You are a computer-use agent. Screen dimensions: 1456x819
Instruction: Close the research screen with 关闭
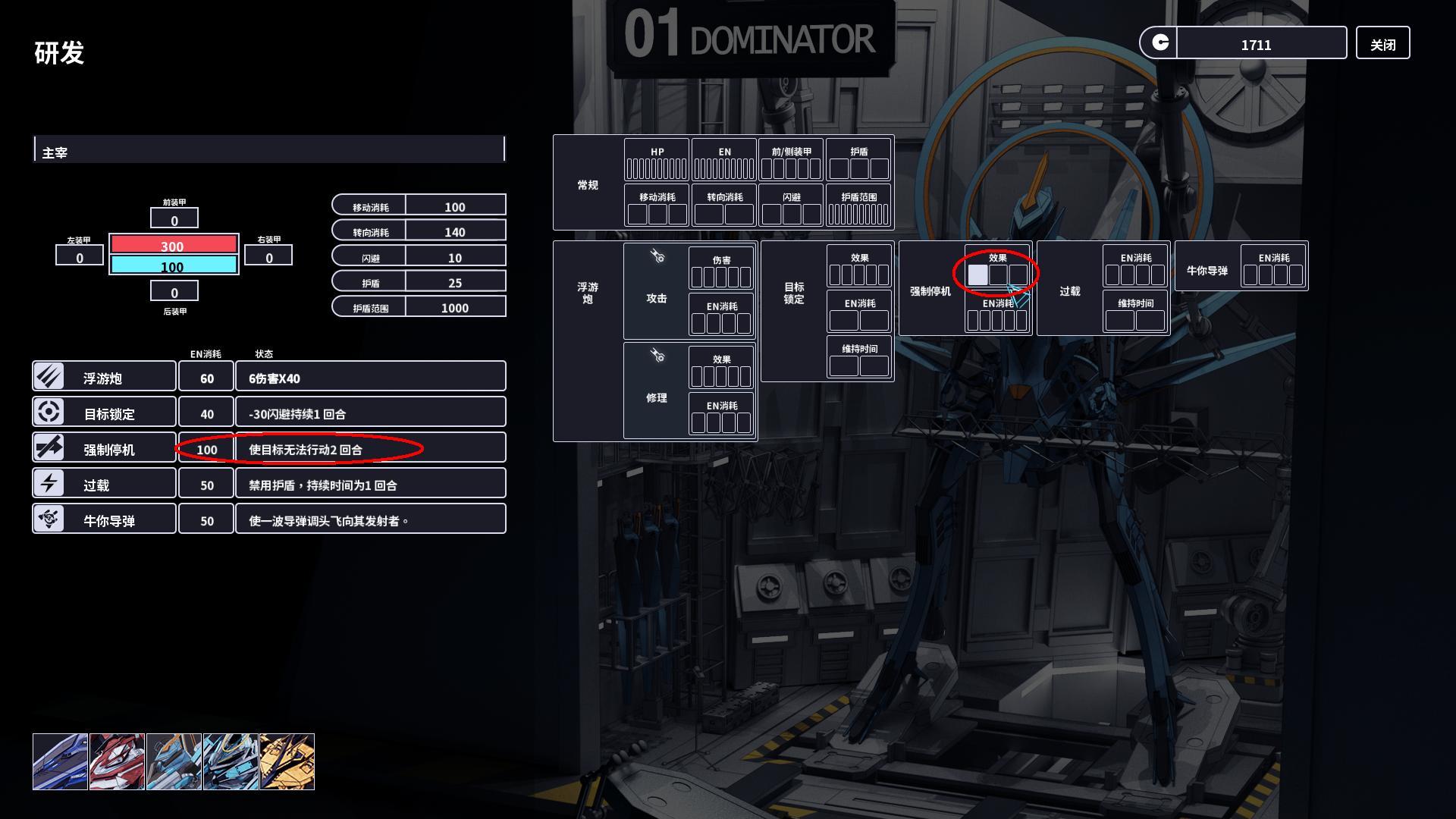coord(1382,44)
